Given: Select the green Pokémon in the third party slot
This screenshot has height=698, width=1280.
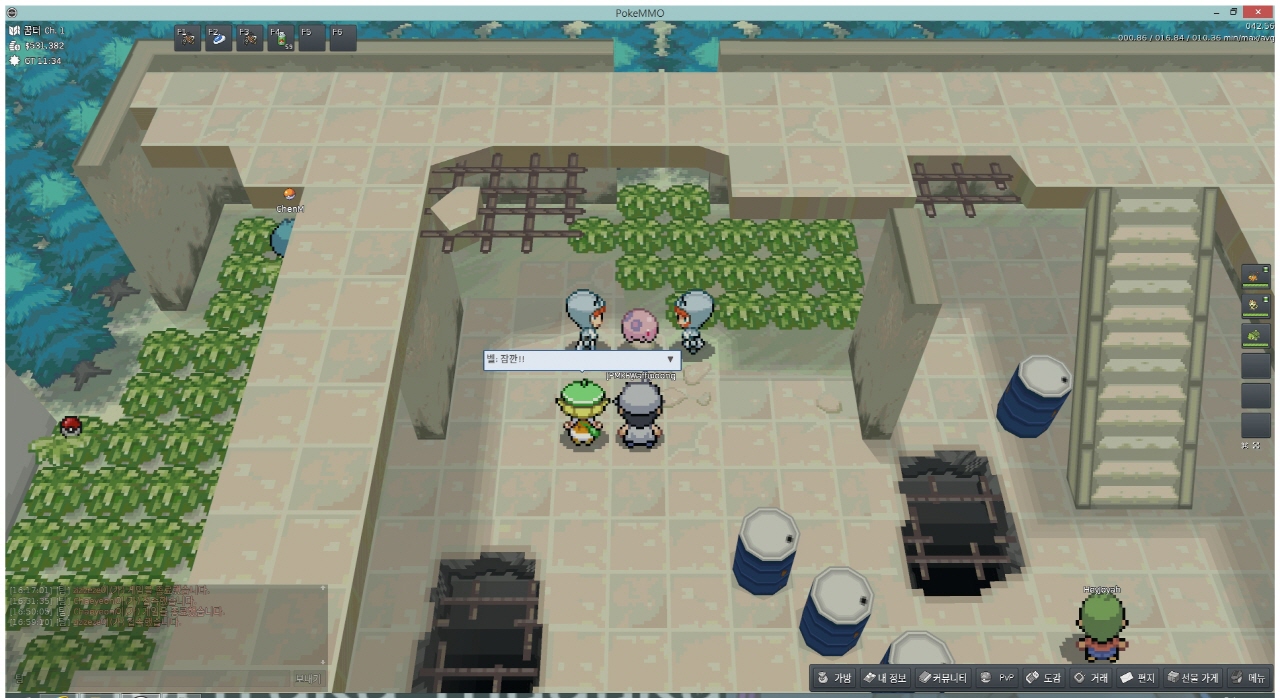Looking at the screenshot, I should [x=1255, y=335].
